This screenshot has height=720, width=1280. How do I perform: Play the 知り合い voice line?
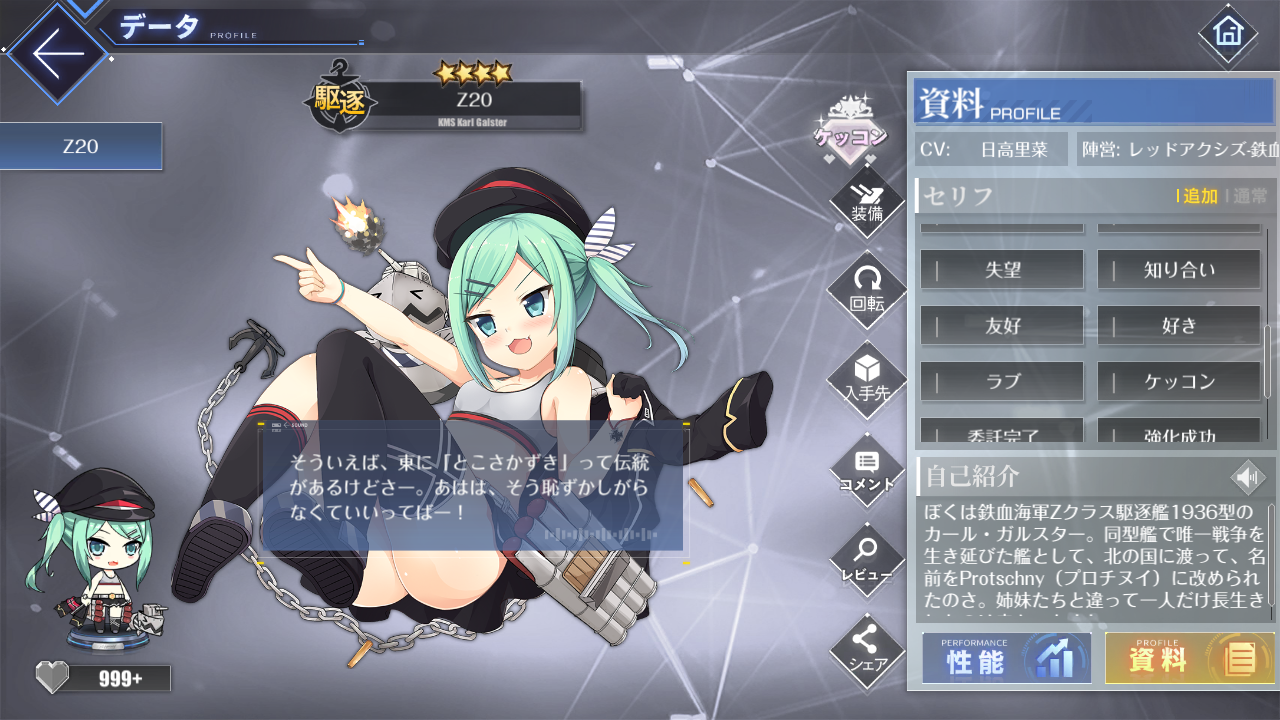pos(1179,269)
